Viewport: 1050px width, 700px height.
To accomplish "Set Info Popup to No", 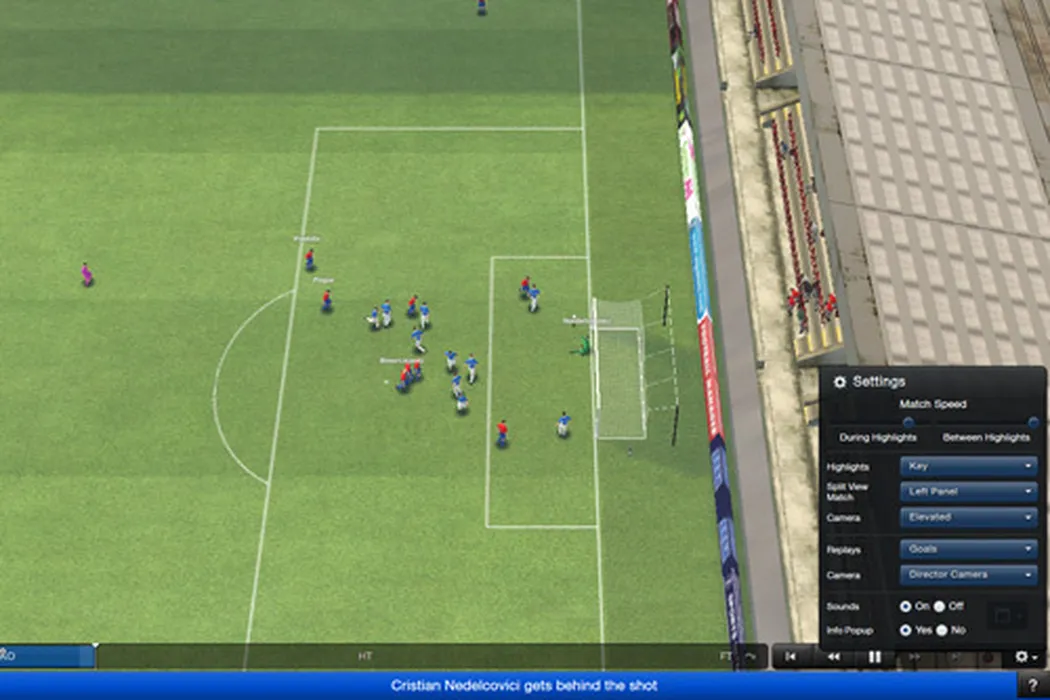I will 942,630.
